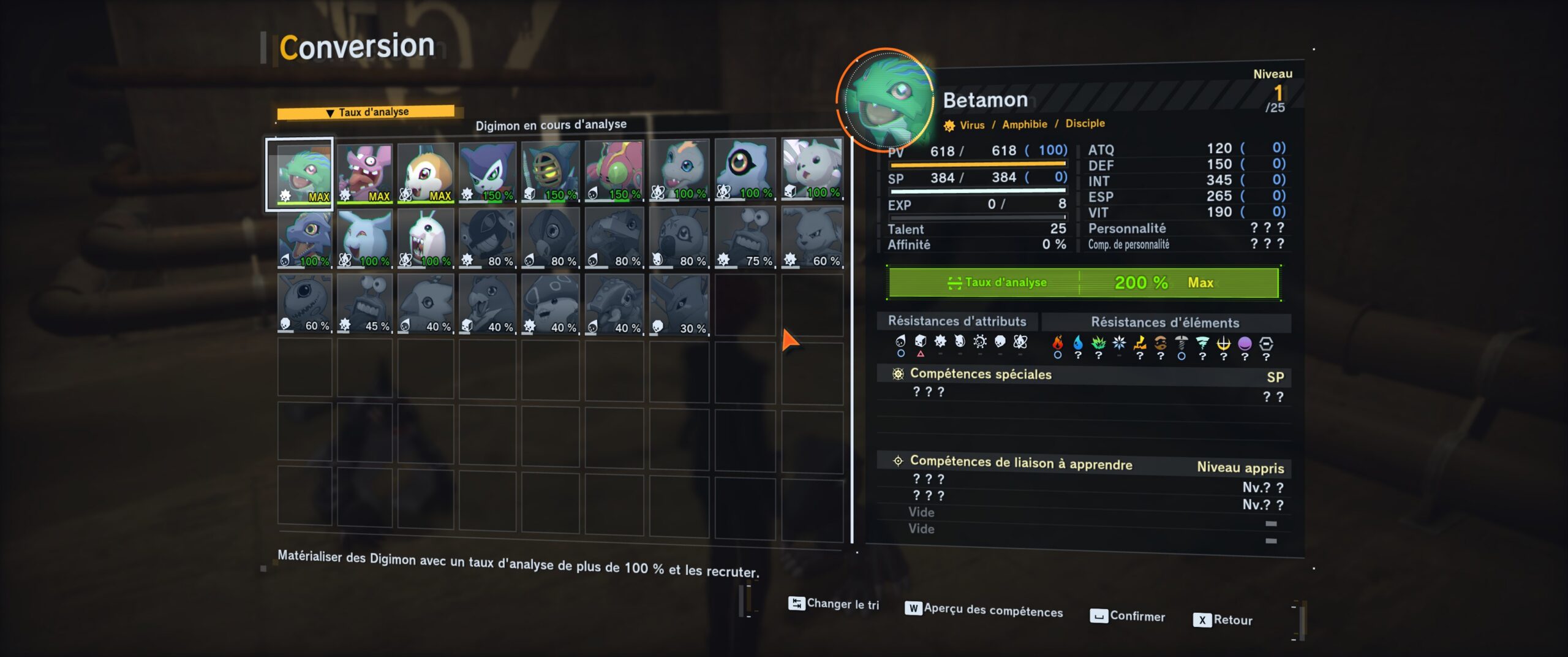Choose the pink big-eared Digimon marked MAX

tap(364, 173)
